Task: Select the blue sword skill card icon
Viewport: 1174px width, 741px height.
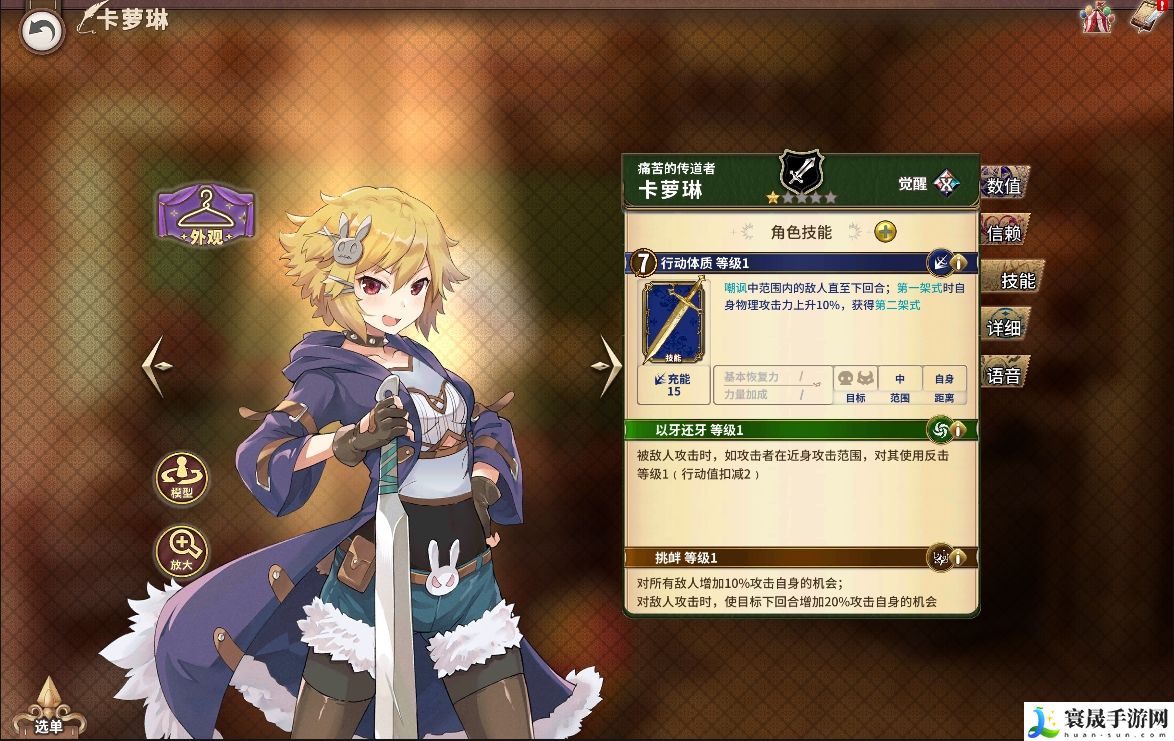Action: pos(672,322)
